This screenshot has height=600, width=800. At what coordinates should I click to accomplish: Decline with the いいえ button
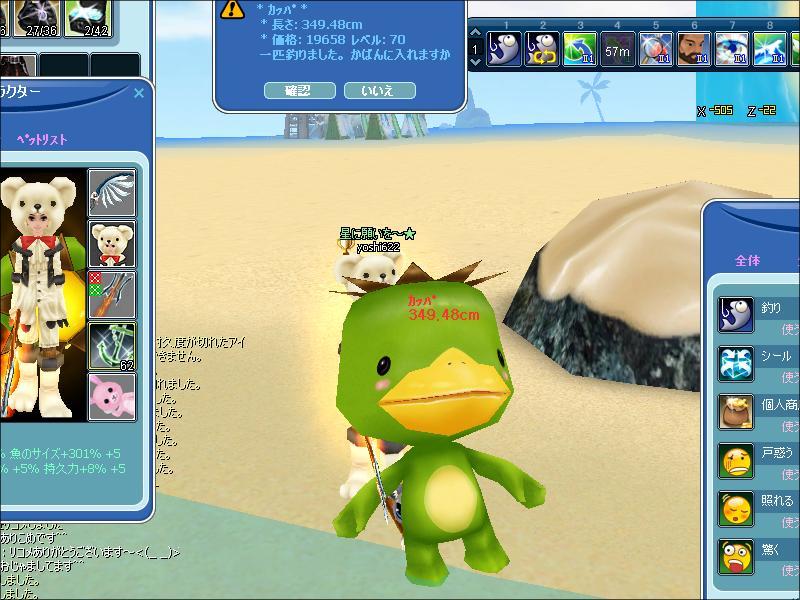tap(379, 90)
